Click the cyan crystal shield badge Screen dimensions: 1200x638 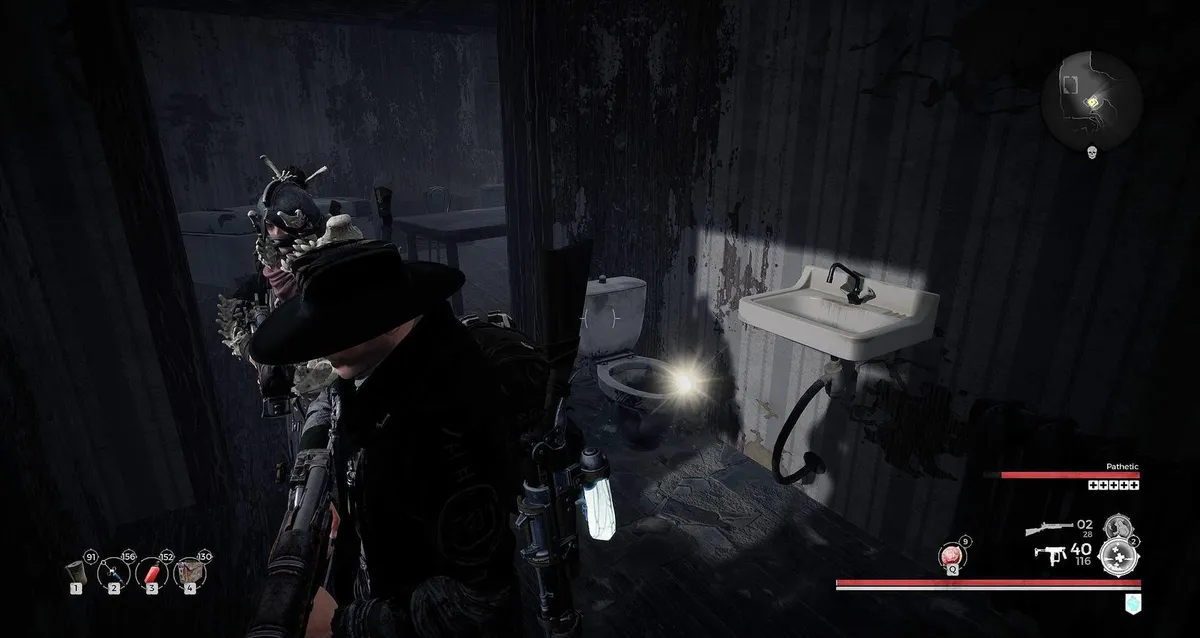click(1132, 602)
